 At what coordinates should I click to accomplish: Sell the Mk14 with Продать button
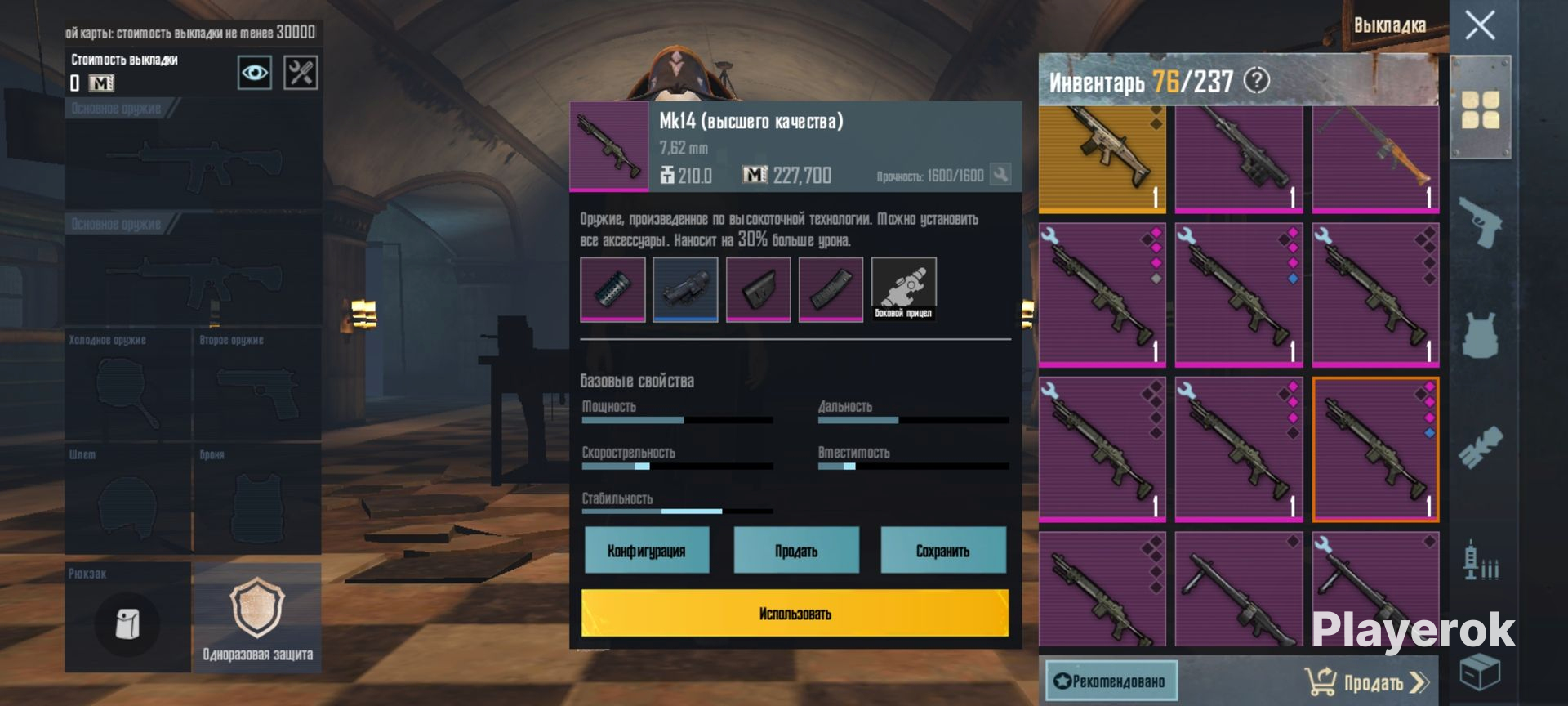point(796,551)
